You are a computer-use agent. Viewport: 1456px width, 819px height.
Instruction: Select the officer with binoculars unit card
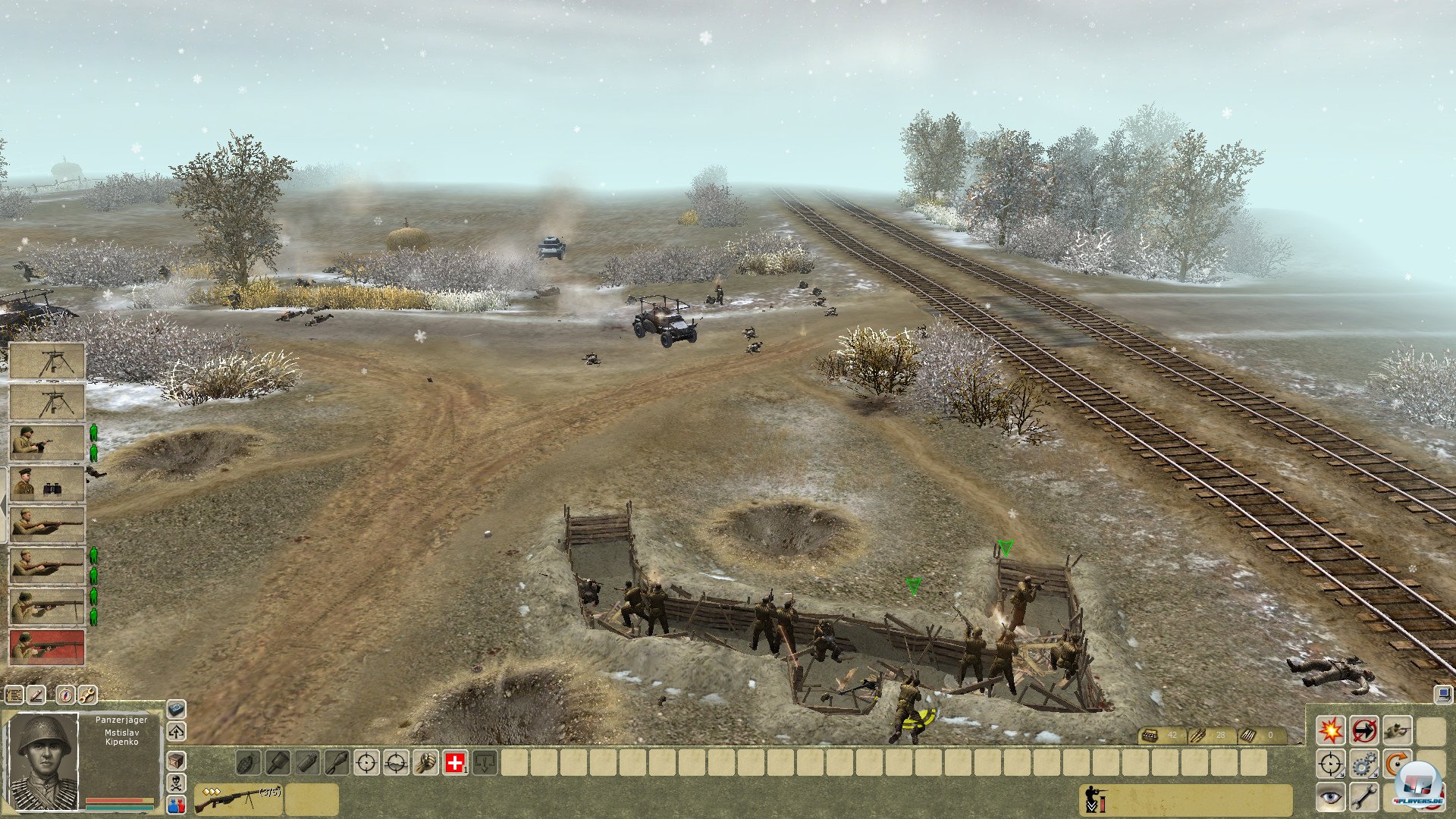click(46, 483)
